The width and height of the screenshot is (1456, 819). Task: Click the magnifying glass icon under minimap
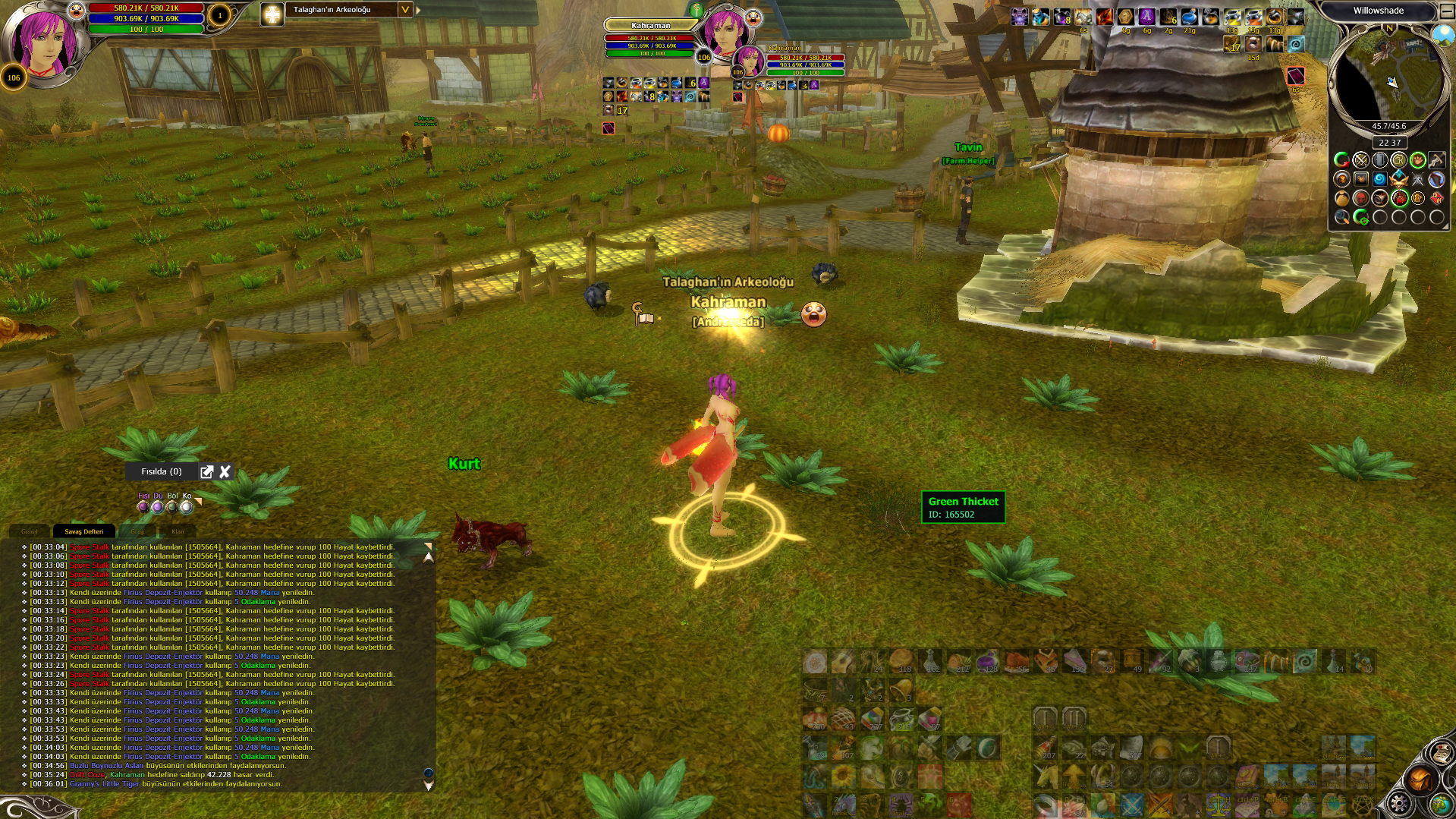1341,217
